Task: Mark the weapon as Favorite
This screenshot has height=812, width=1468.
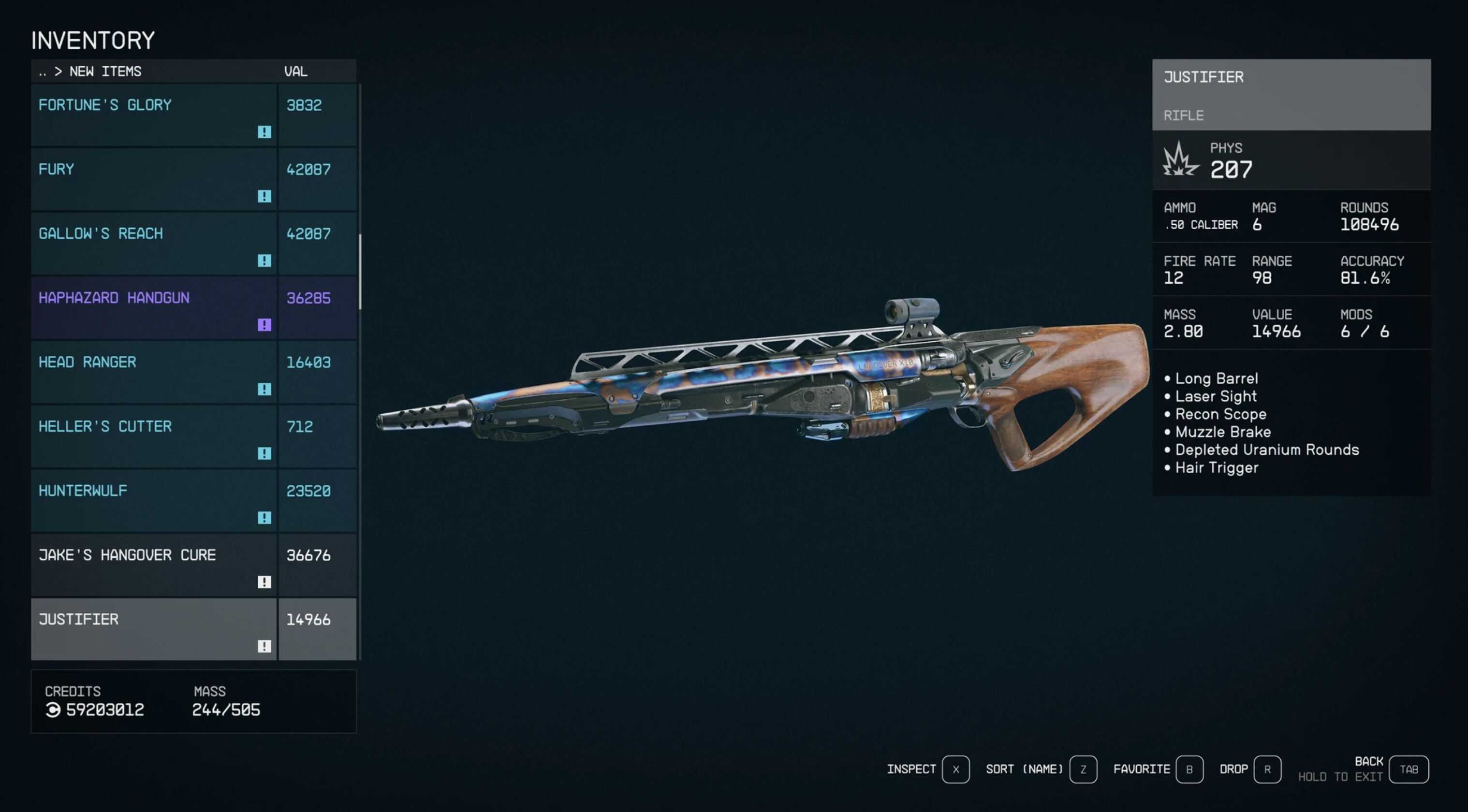Action: coord(1189,769)
